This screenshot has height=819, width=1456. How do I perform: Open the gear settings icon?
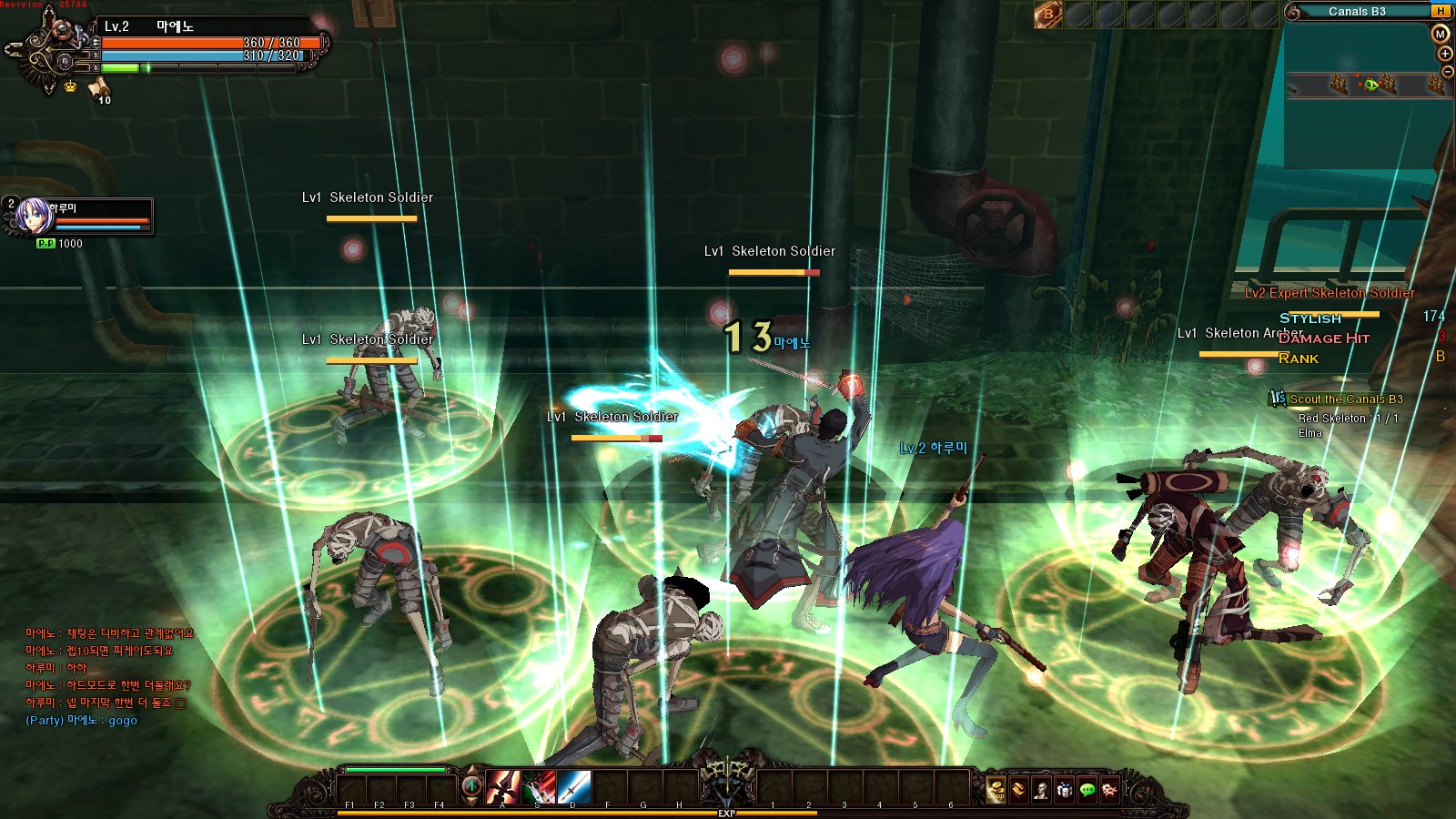[x=1109, y=790]
